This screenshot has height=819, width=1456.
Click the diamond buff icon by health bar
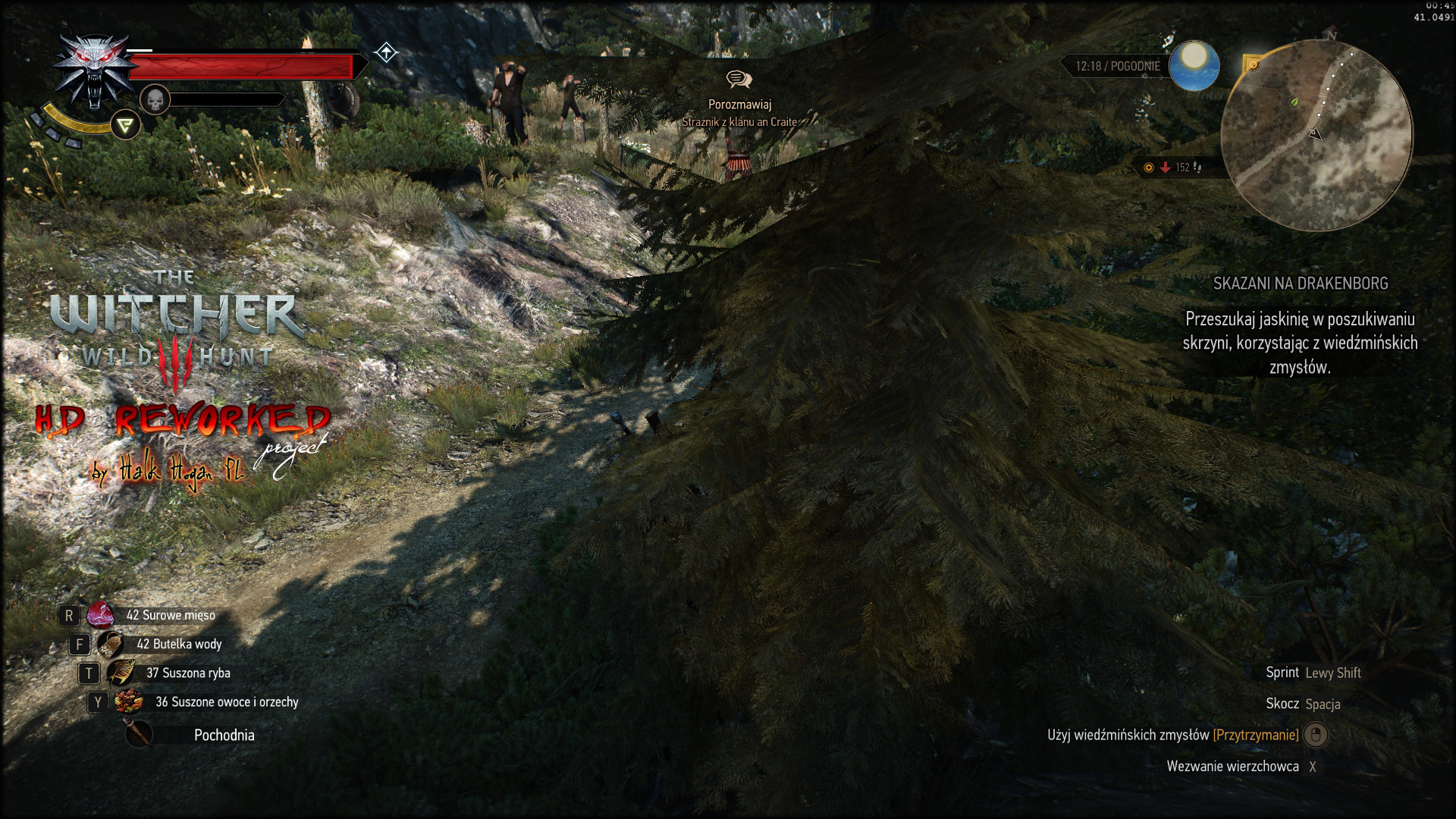[x=386, y=52]
